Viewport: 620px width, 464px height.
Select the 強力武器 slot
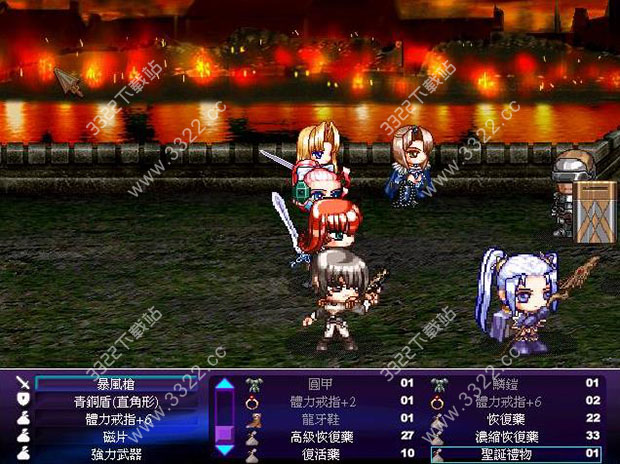[115, 455]
